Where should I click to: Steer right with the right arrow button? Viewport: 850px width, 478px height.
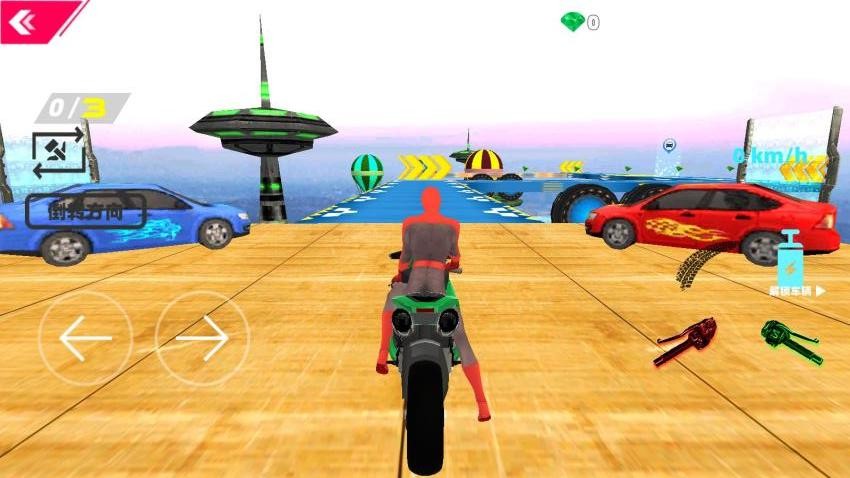click(202, 339)
